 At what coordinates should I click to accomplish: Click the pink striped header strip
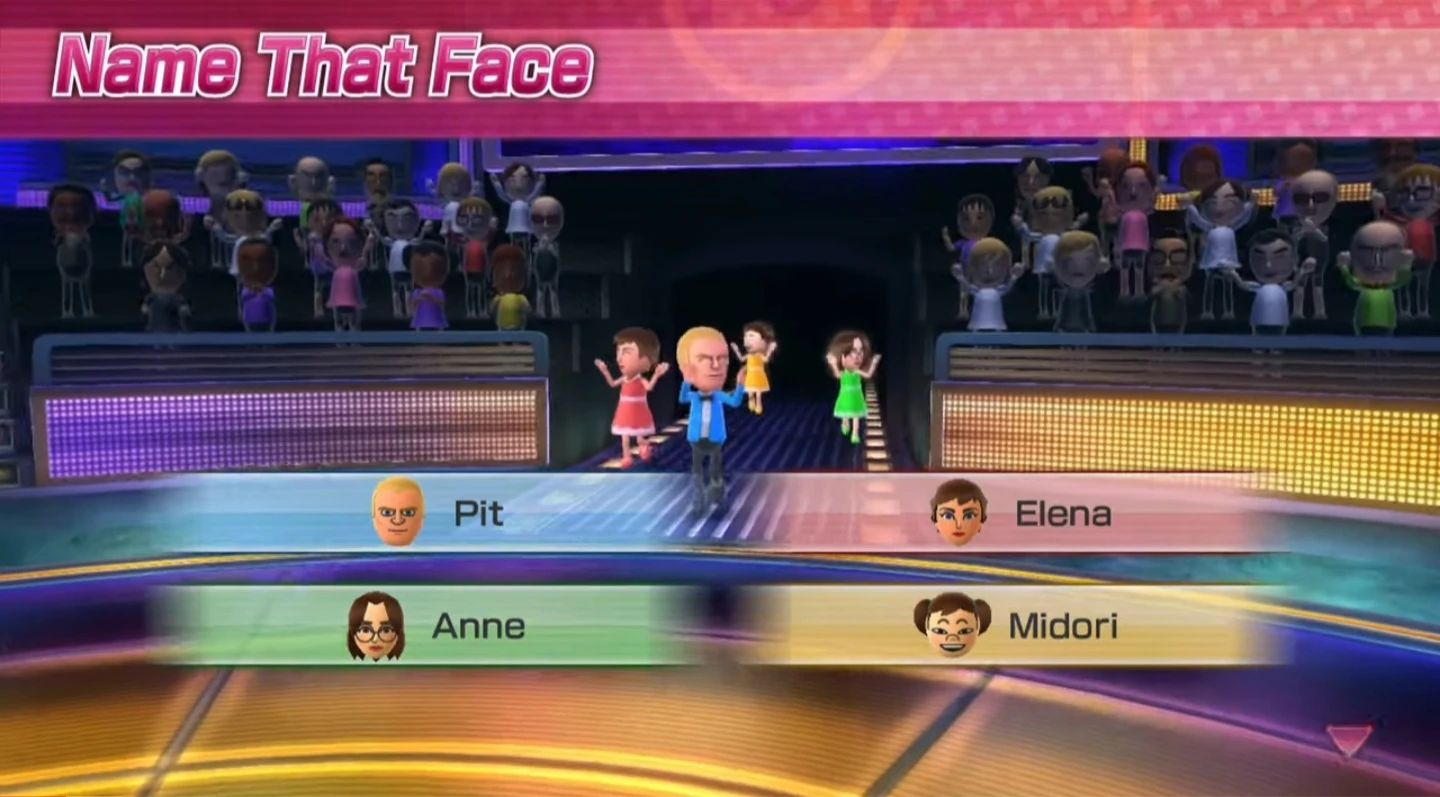pyautogui.click(x=1000, y=60)
